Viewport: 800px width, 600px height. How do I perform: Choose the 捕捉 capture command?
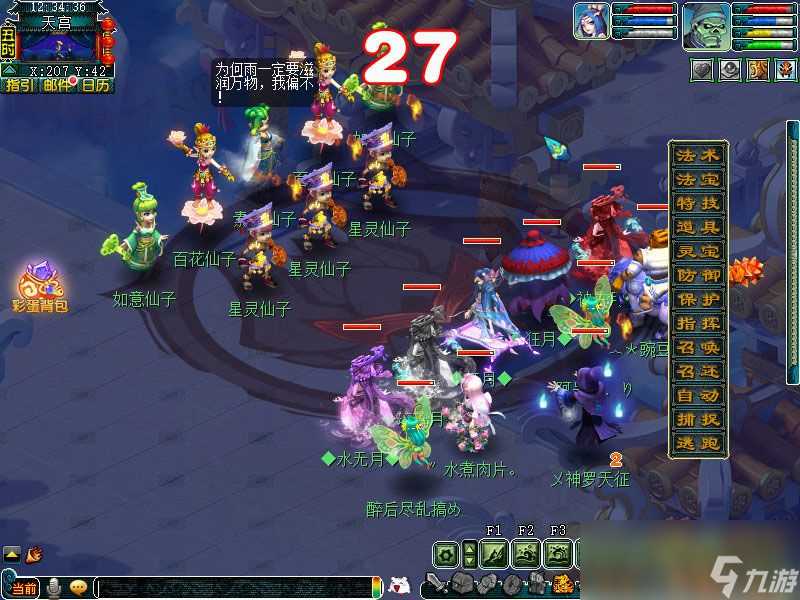tap(698, 420)
